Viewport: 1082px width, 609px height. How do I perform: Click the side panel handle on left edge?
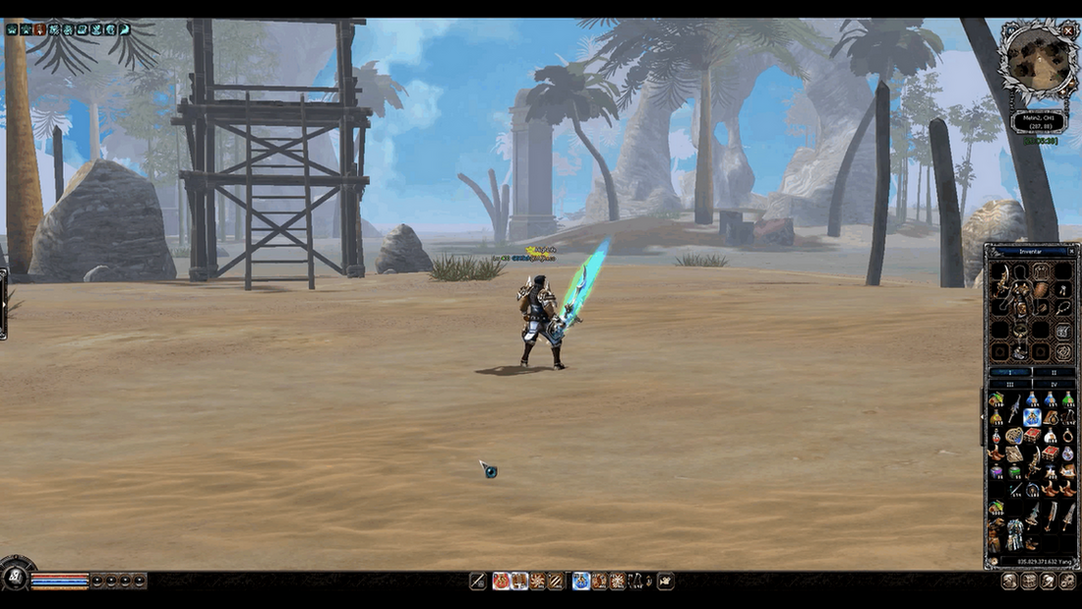(3, 303)
